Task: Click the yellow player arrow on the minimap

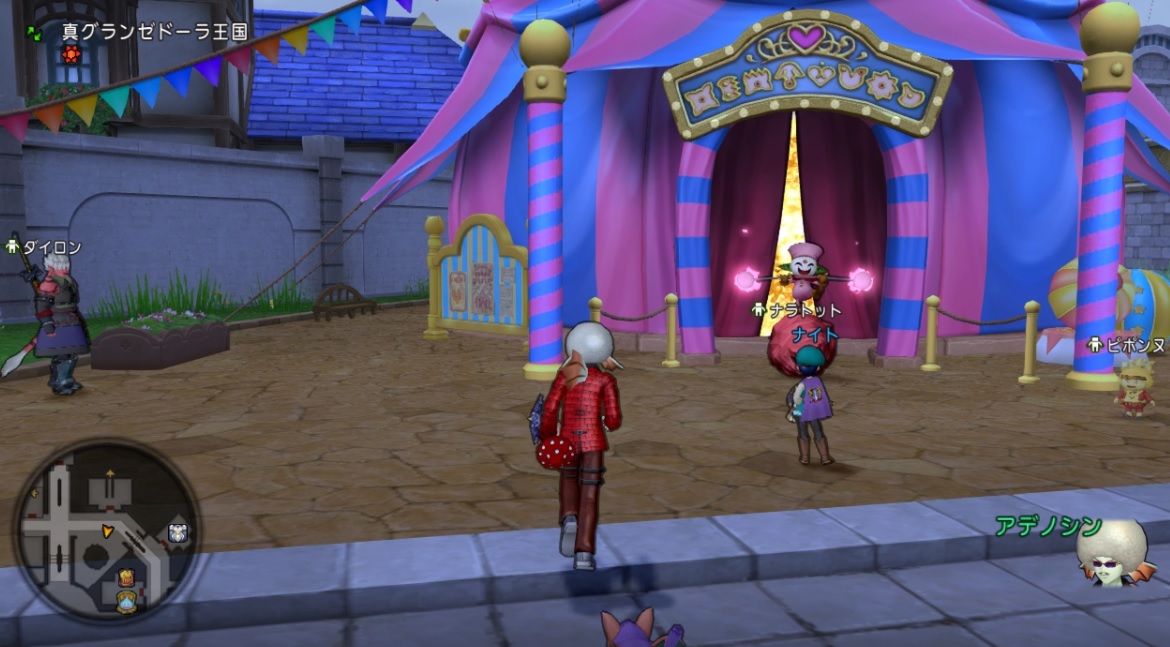Action: click(107, 529)
